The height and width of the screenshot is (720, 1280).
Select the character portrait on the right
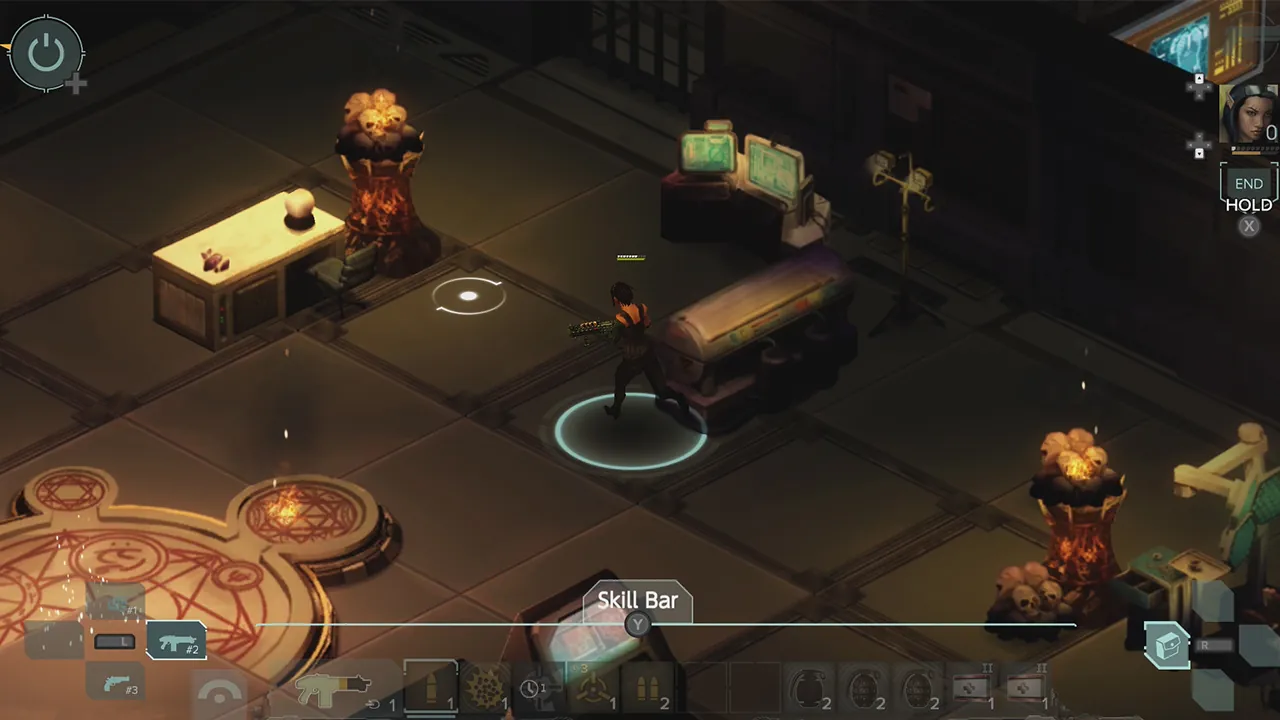coord(1248,115)
